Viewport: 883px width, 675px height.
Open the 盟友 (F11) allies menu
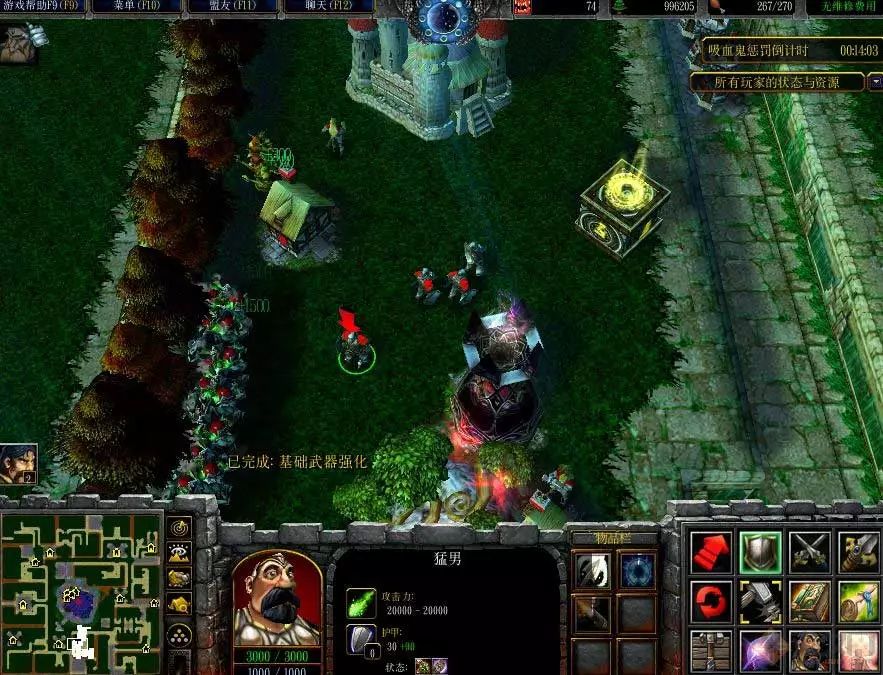[230, 6]
